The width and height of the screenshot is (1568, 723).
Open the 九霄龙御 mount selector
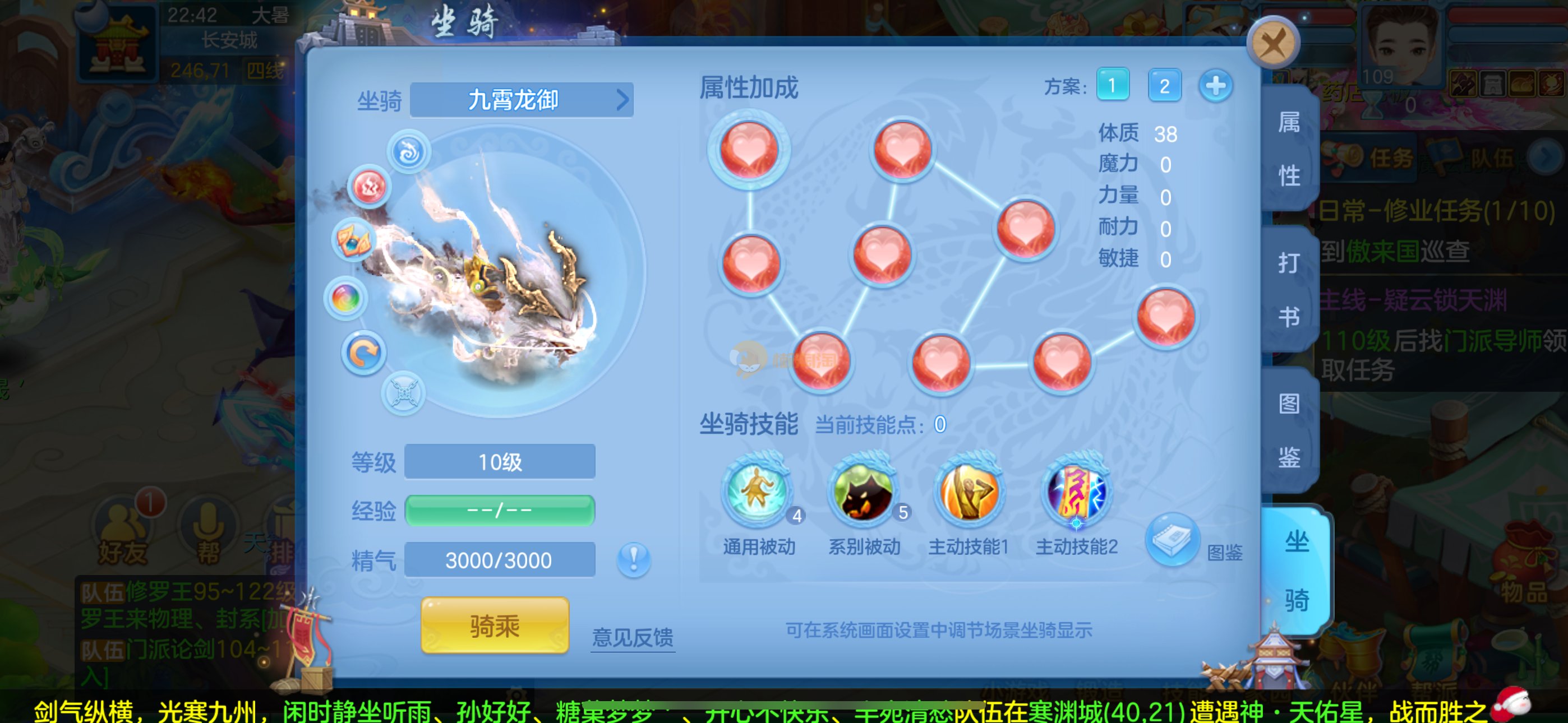coord(522,100)
